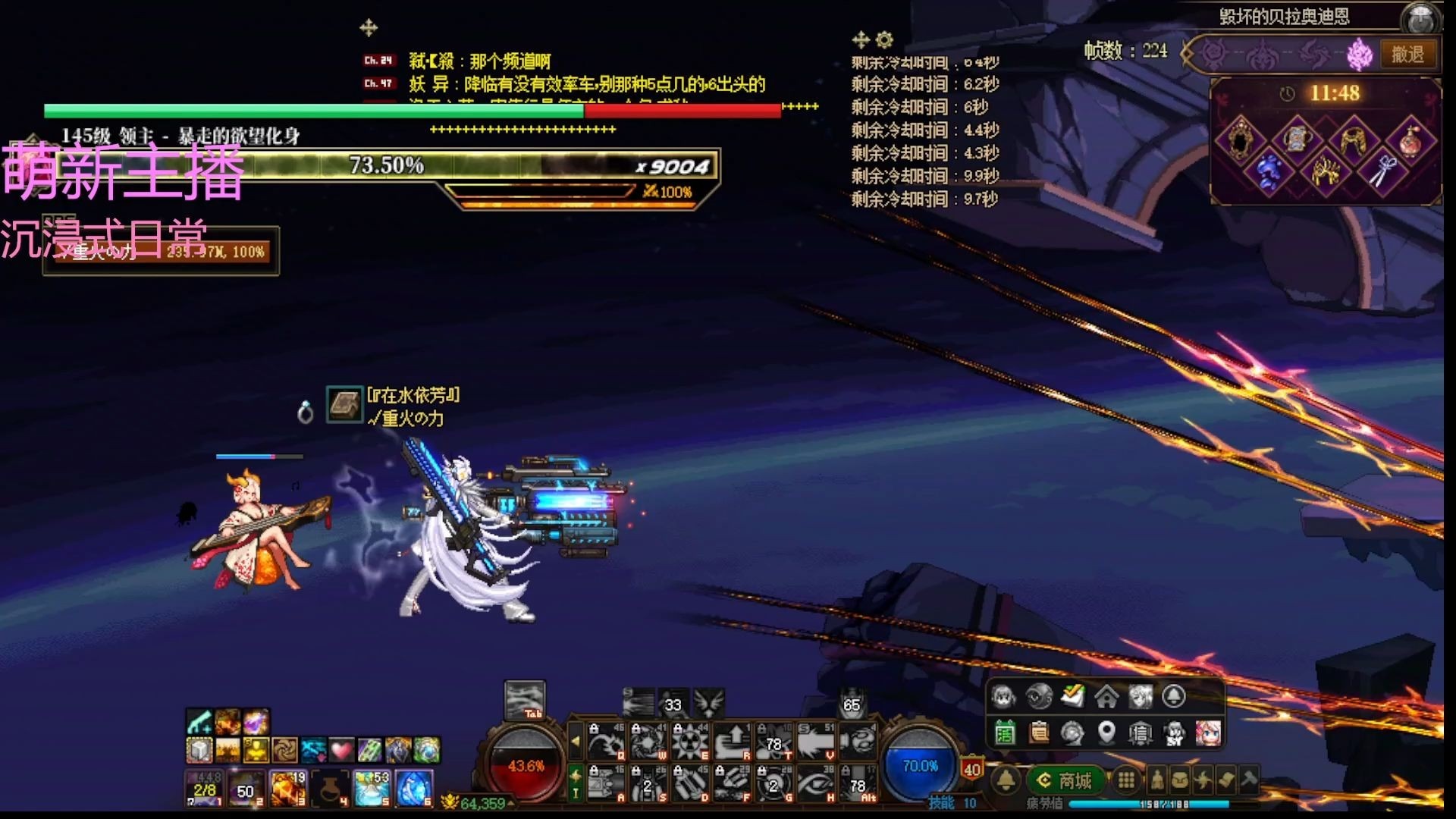1456x819 pixels.
Task: Activate the radiation symbol skill on E
Action: click(690, 741)
